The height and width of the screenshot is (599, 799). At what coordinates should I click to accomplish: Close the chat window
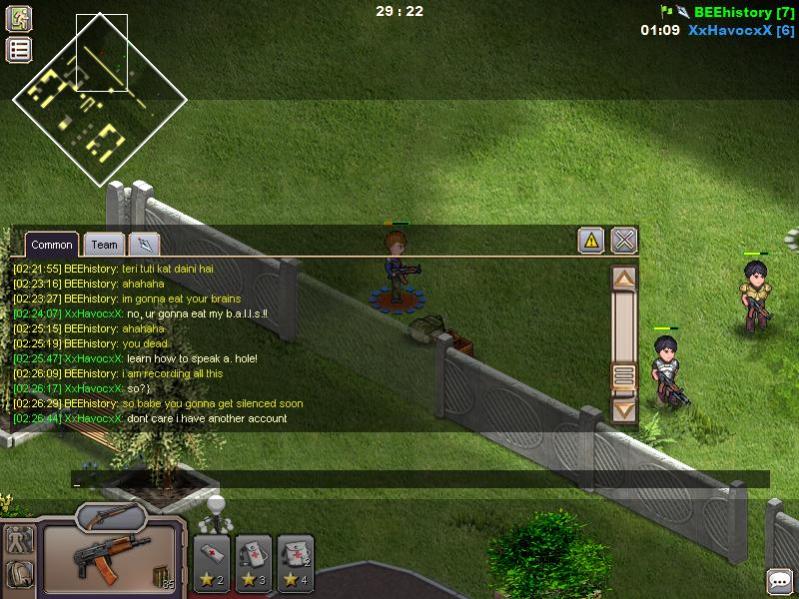[x=624, y=240]
